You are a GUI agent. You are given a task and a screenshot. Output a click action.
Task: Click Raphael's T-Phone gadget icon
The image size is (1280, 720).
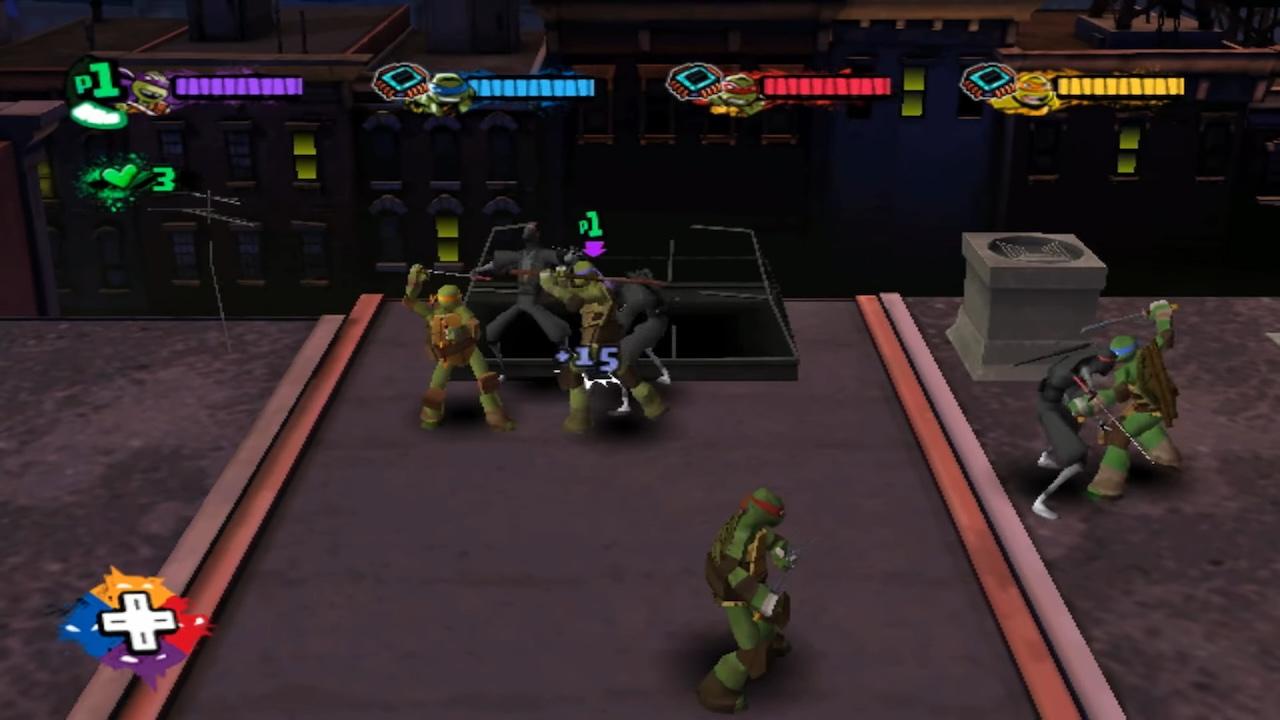pyautogui.click(x=695, y=80)
